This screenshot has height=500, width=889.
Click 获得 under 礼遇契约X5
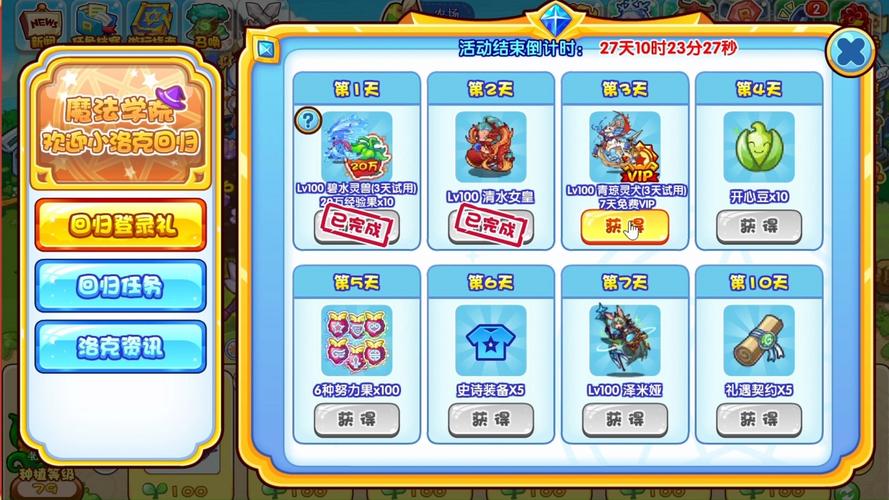point(758,420)
